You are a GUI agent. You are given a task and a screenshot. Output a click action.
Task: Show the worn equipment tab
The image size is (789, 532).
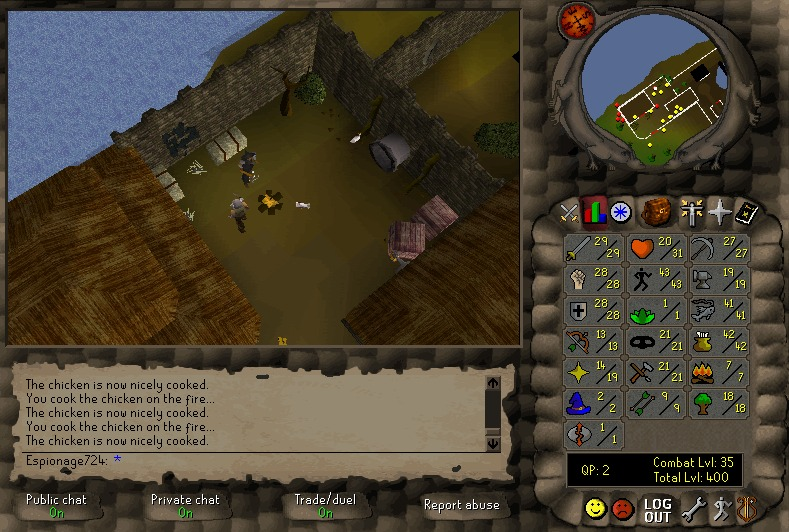(691, 212)
